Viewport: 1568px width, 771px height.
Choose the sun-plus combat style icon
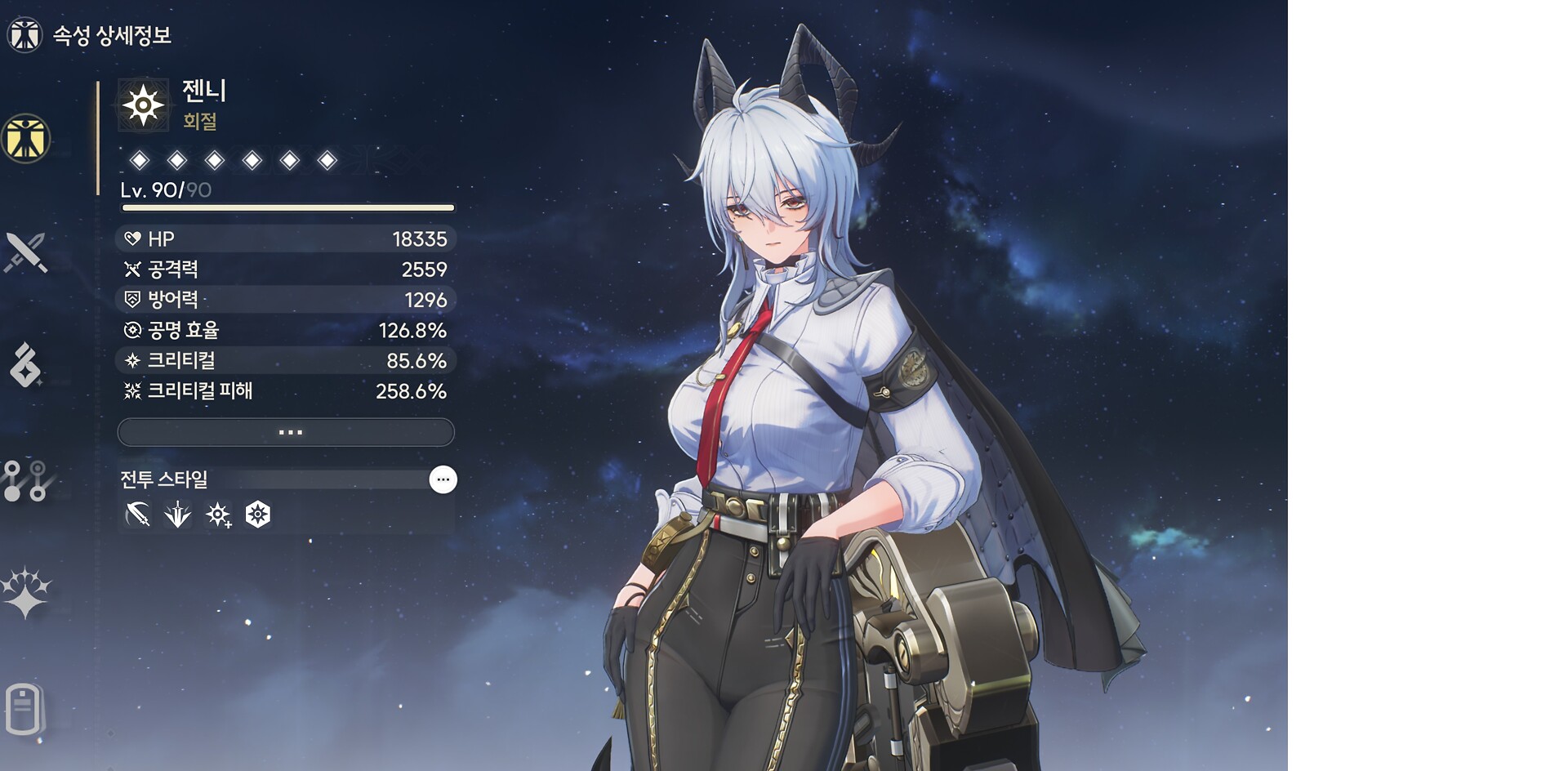click(218, 515)
